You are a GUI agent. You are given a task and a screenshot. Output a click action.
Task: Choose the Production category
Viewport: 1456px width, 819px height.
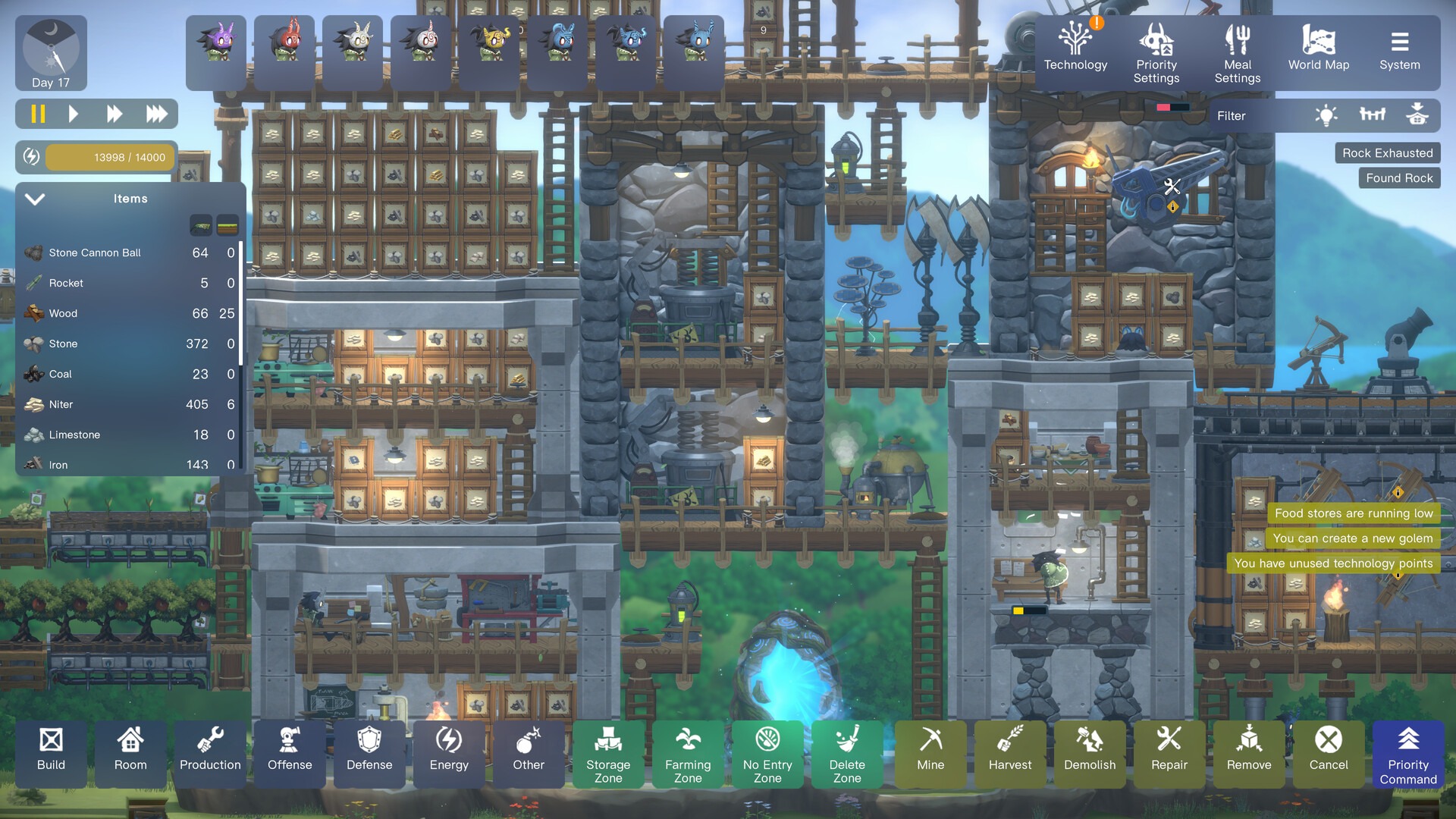tap(210, 751)
